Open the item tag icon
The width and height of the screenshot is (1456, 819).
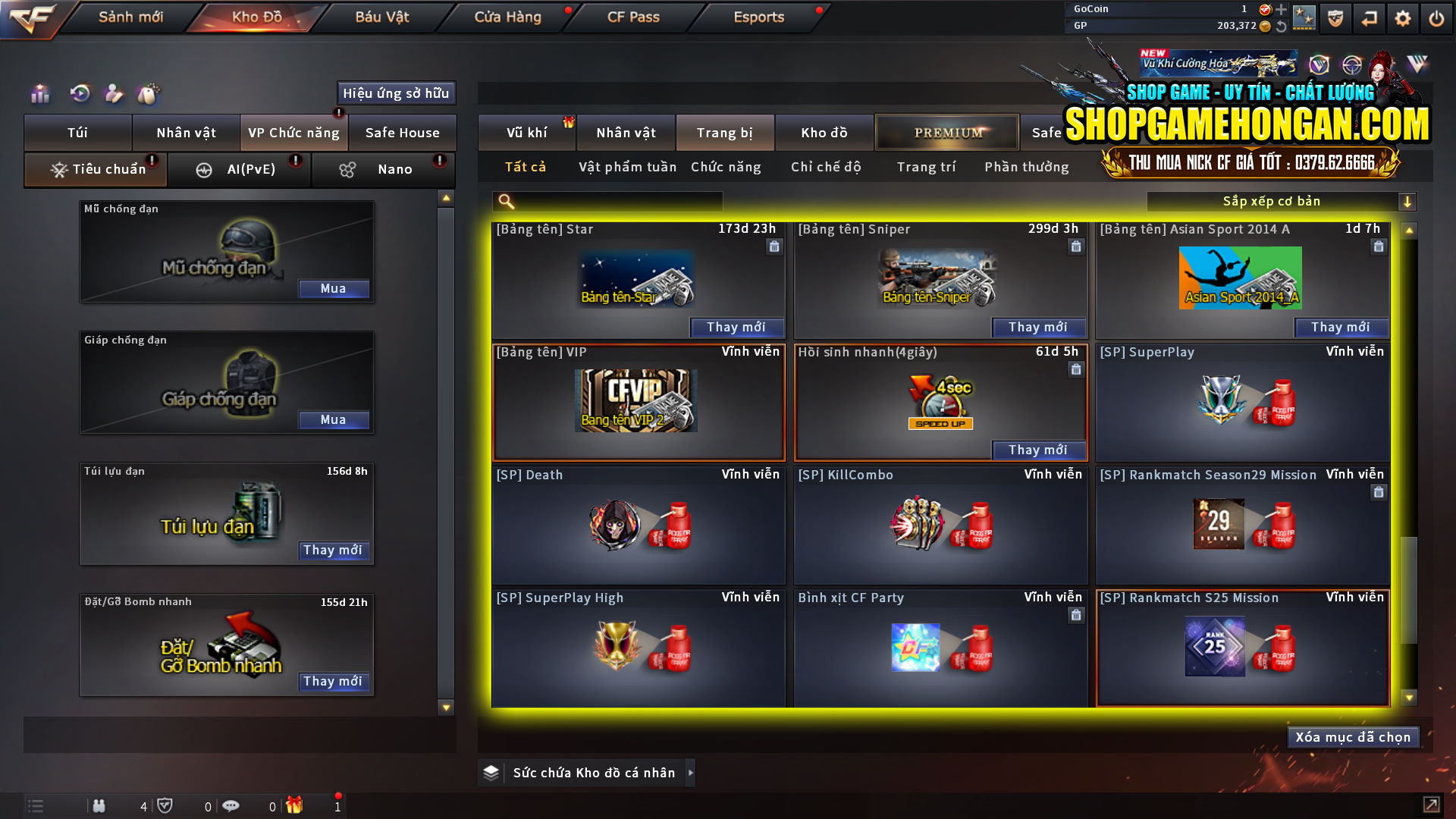(149, 94)
